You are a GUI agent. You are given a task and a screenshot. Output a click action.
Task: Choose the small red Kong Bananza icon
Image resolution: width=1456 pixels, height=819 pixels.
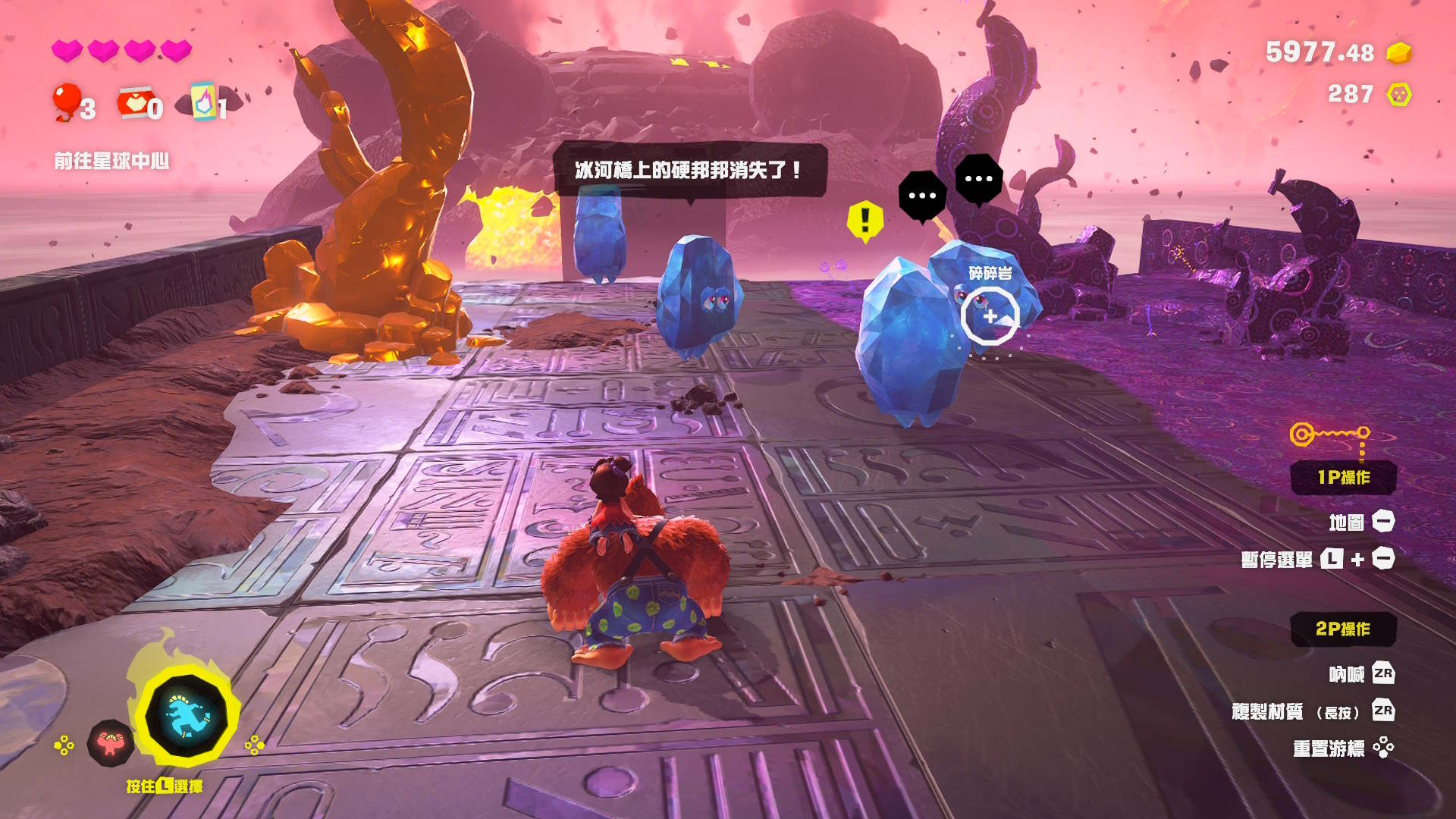pyautogui.click(x=111, y=743)
